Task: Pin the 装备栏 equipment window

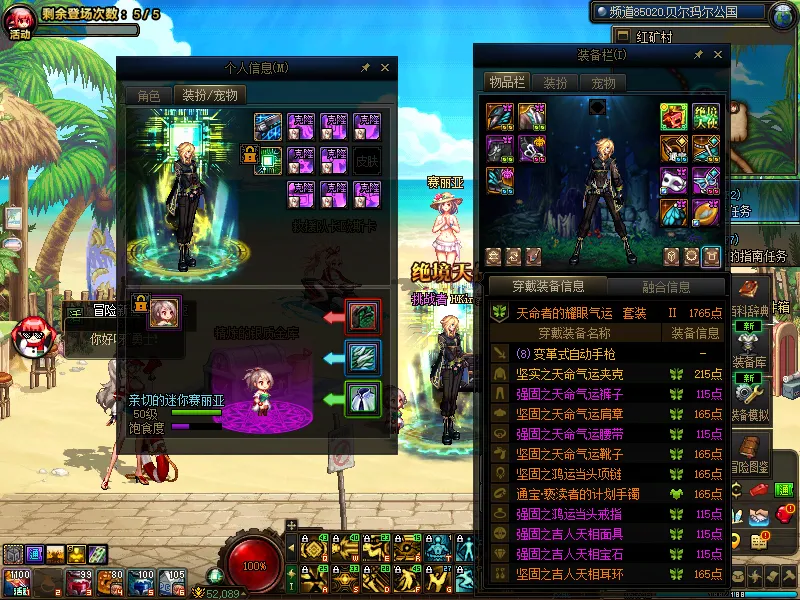Action: 698,54
